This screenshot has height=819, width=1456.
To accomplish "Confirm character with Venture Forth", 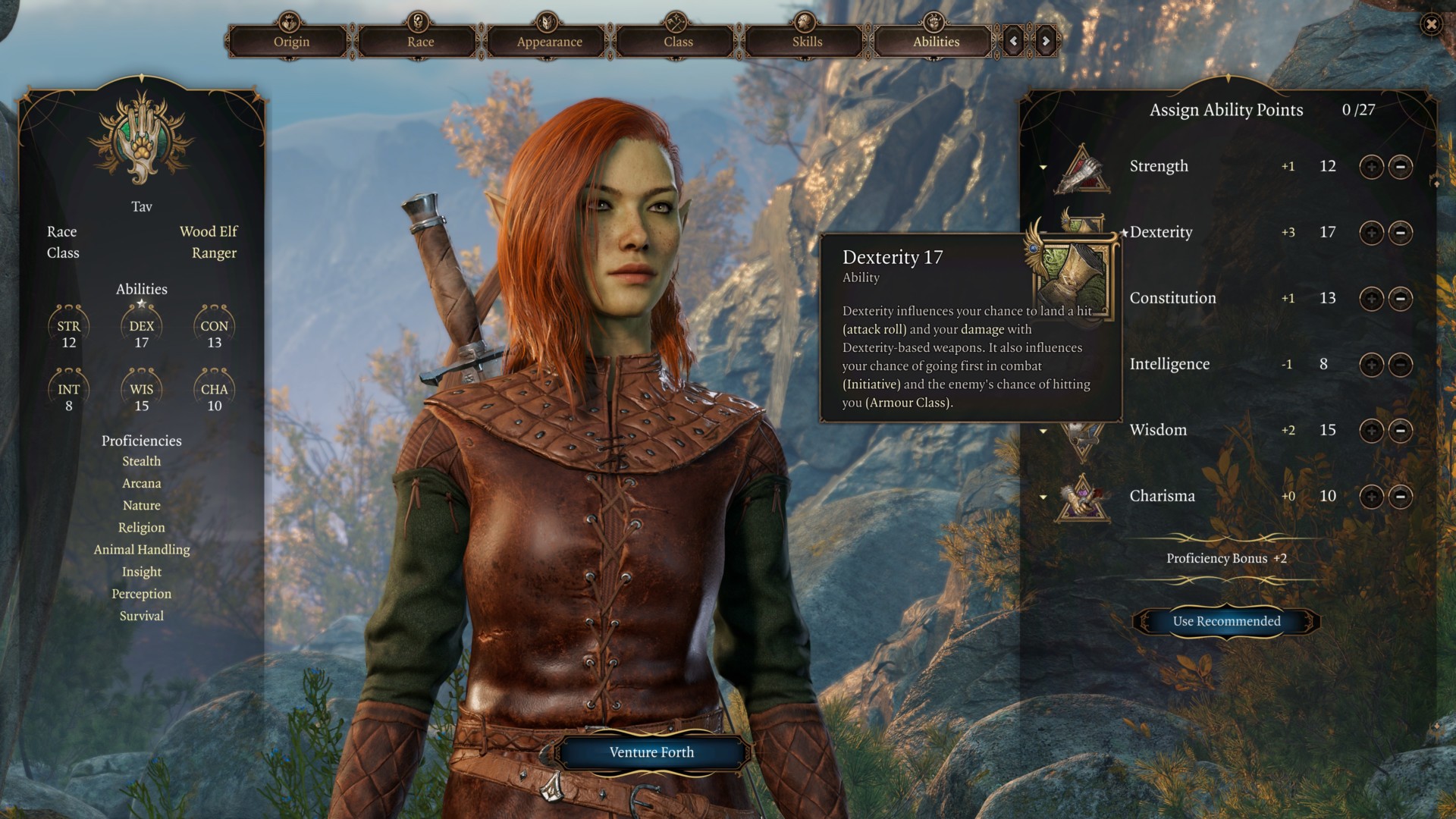I will click(651, 752).
